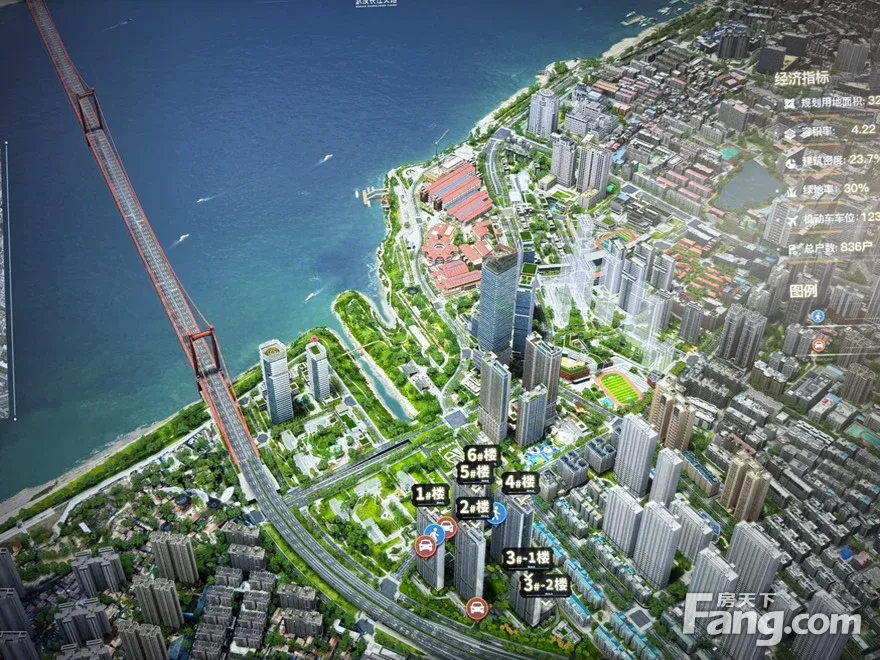
Task: Select the 4#楼 building label
Action: point(520,482)
